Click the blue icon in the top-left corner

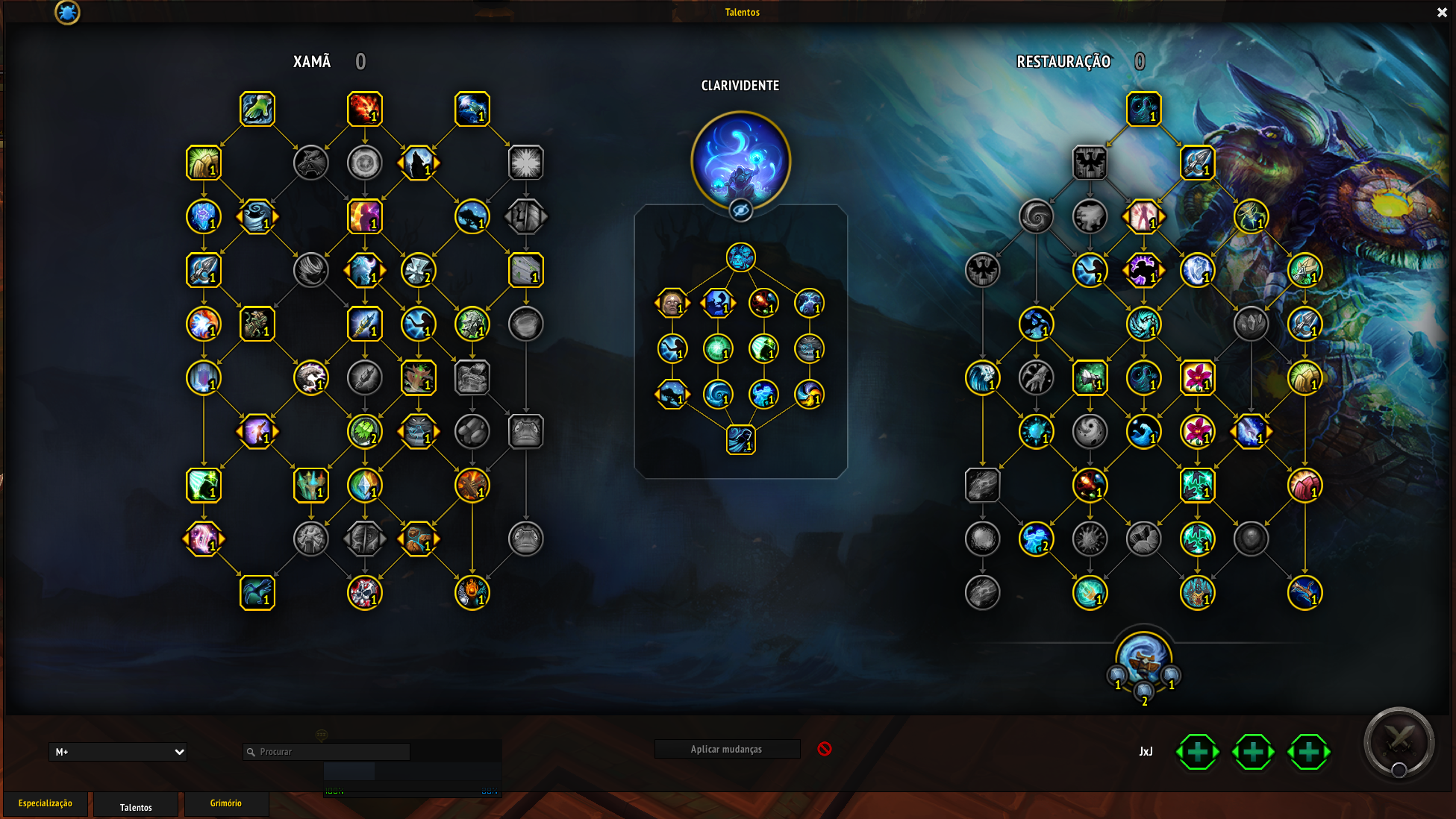coord(67,12)
